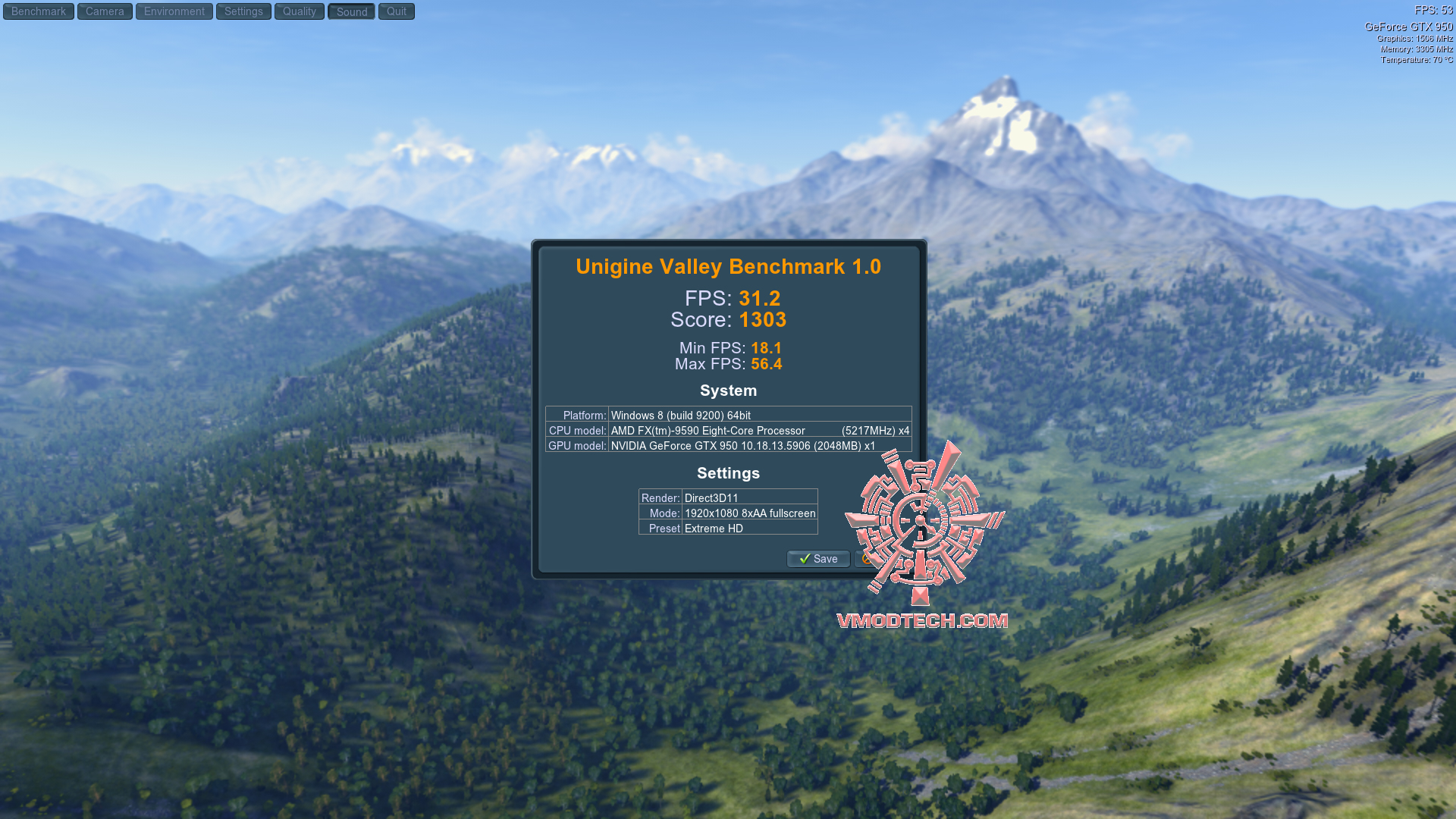Save the benchmark results
Image resolution: width=1456 pixels, height=819 pixels.
point(818,559)
